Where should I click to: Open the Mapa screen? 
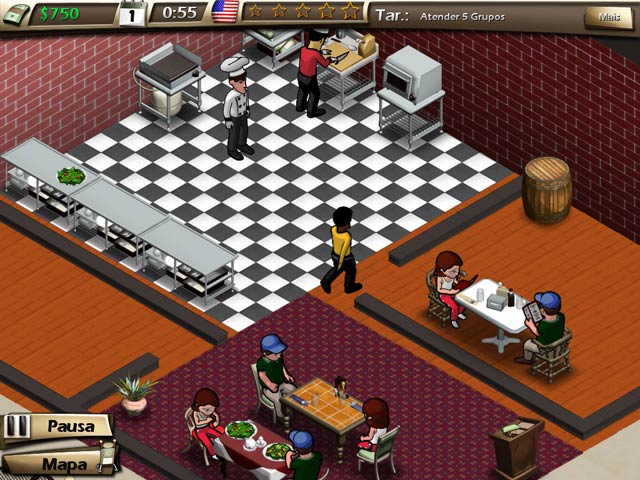(62, 463)
